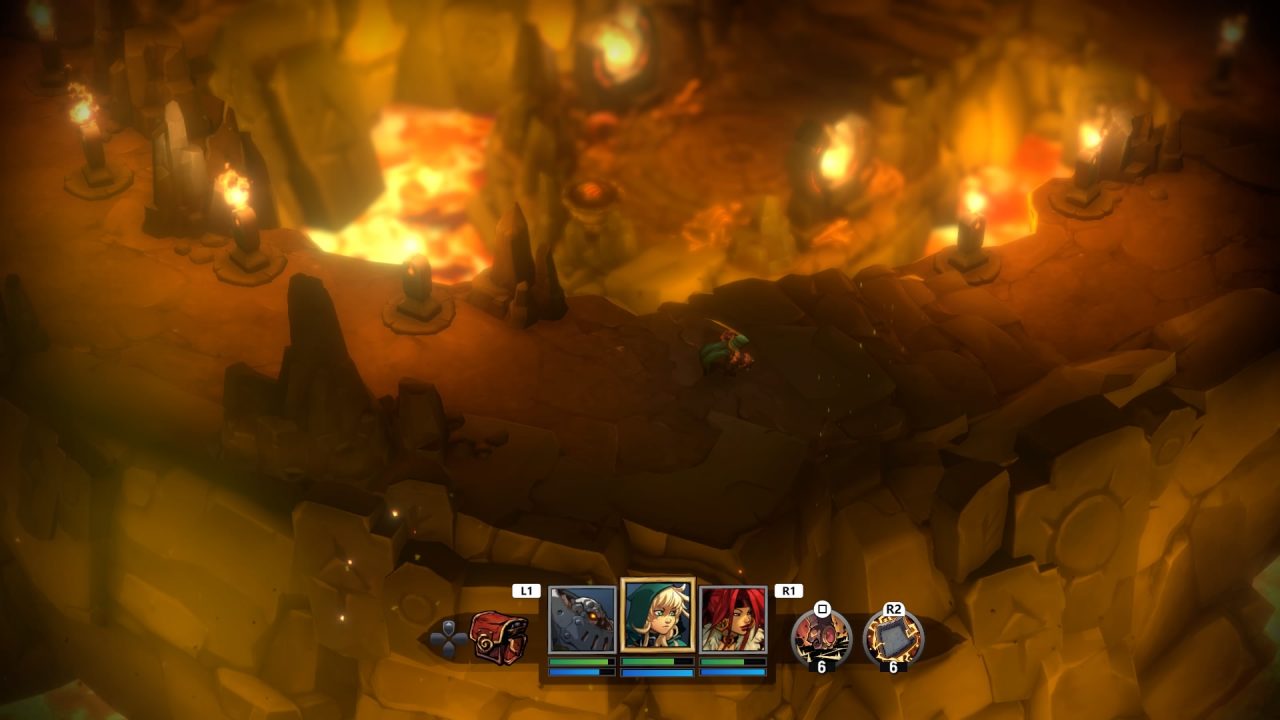Viewport: 1280px width, 720px height.
Task: Activate the gauntlet smash dungeon skill
Action: coord(821,637)
